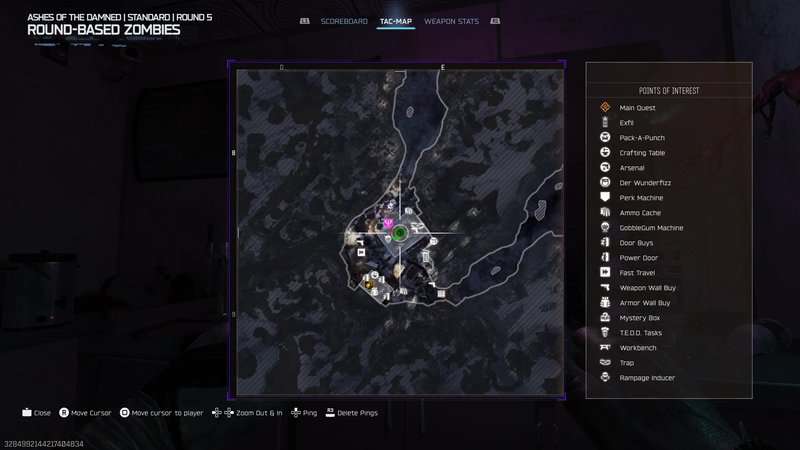Select the Tac-Map tab
The height and width of the screenshot is (450, 800).
click(x=396, y=21)
